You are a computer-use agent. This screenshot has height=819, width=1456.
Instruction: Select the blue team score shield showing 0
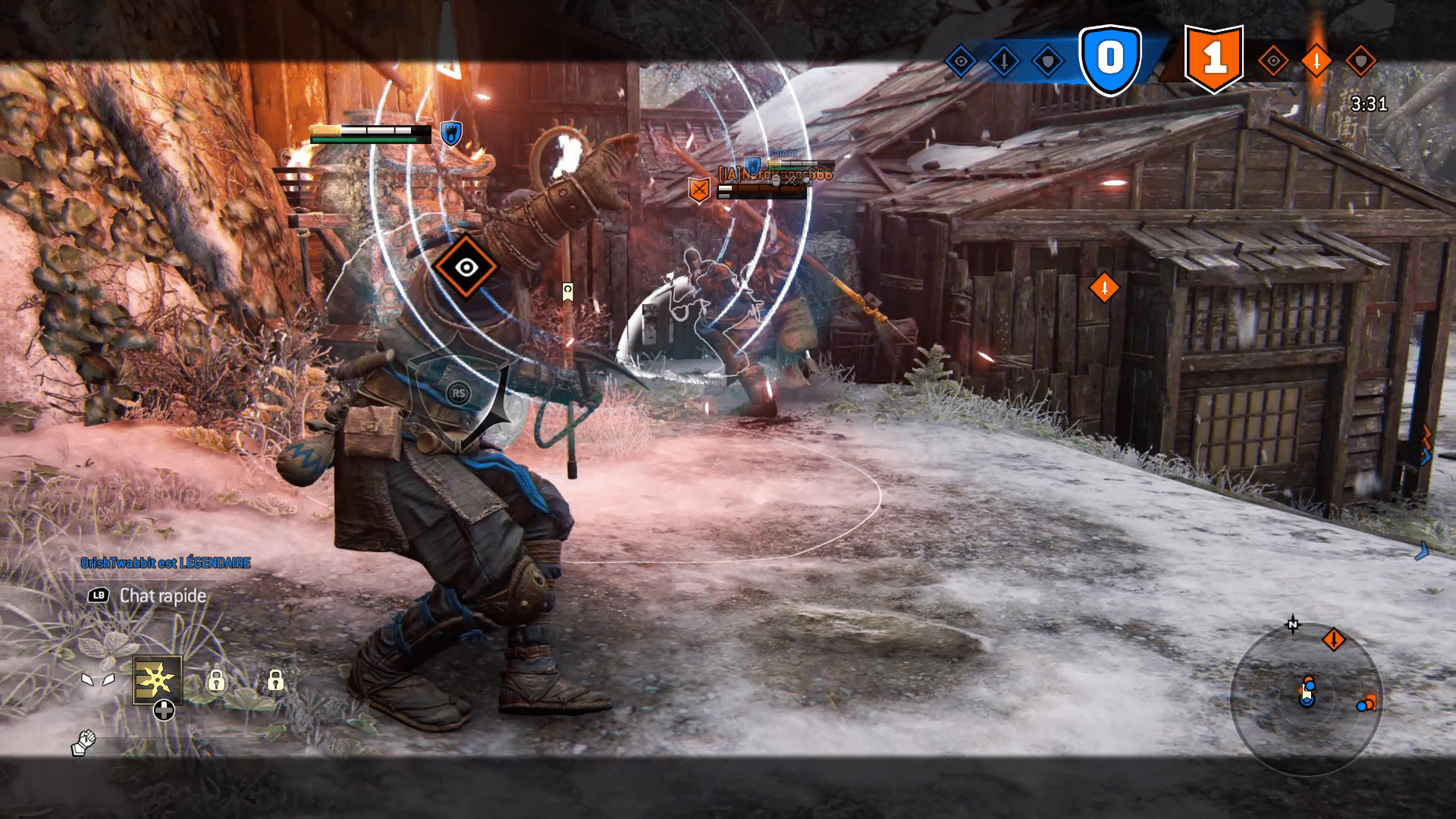(1110, 59)
